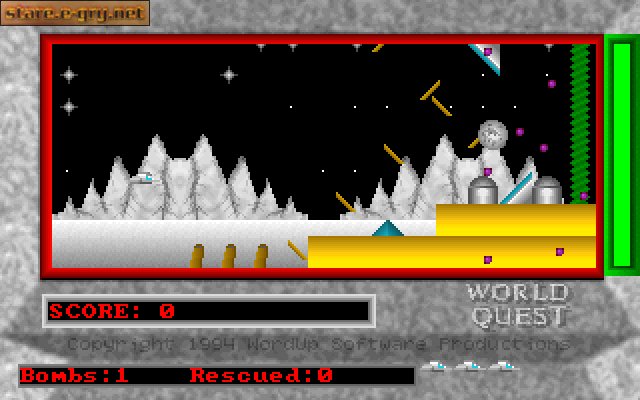Click the stare-e-gry.net watermark logo
The image size is (640, 400).
[x=75, y=13]
